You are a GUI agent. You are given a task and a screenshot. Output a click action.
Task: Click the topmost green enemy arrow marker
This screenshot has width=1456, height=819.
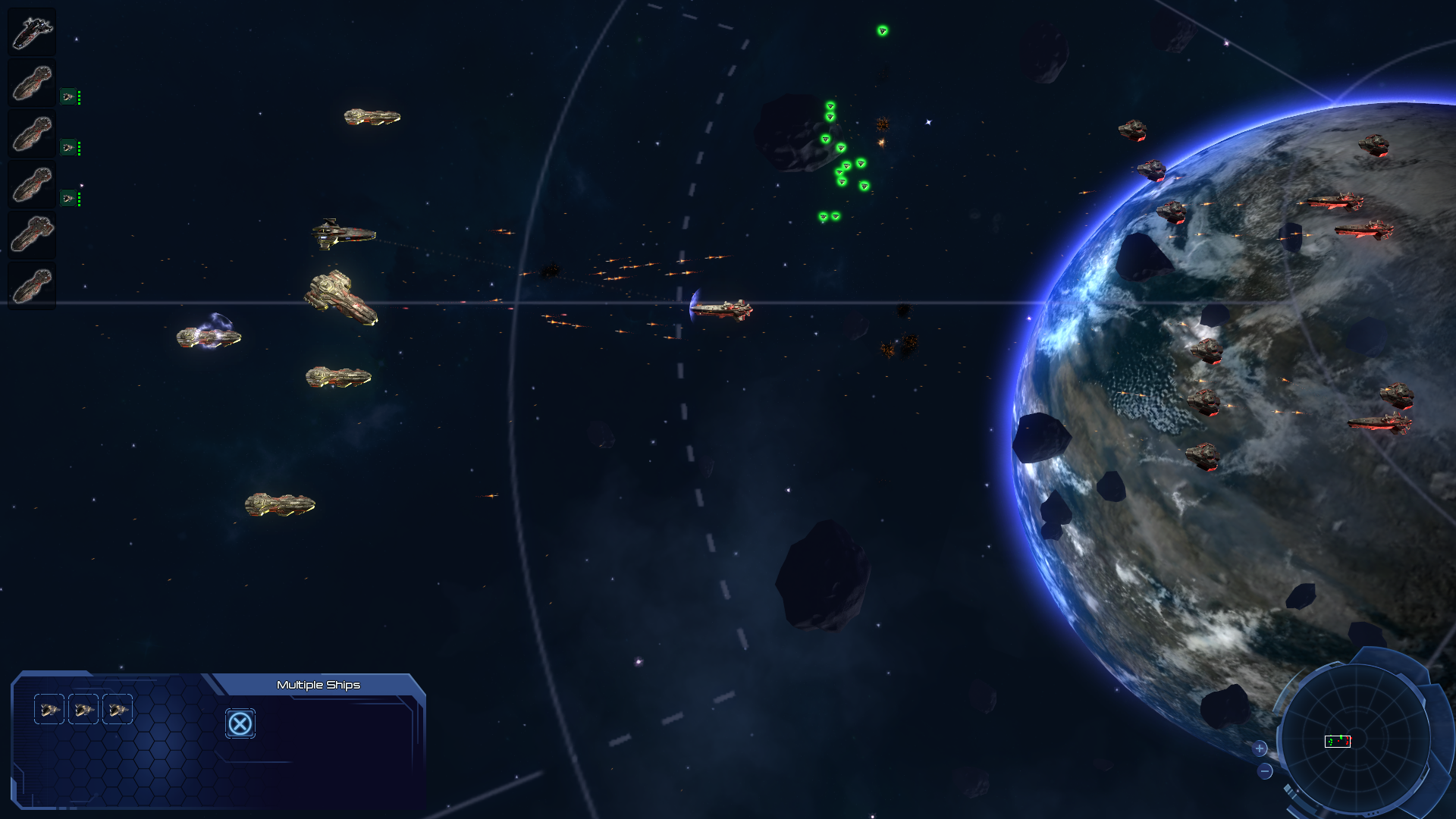883,32
